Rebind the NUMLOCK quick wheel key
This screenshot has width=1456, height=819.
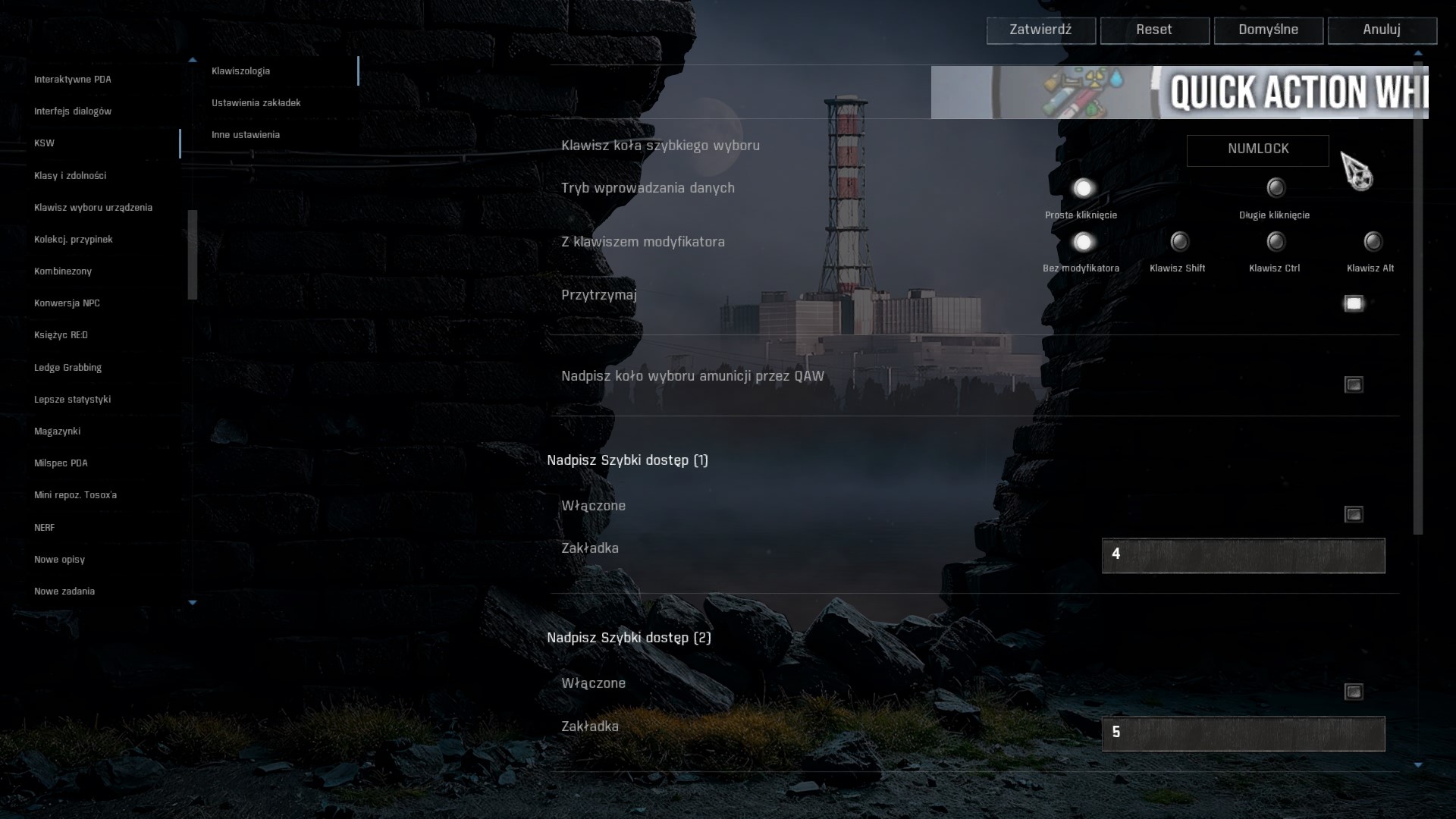coord(1257,150)
